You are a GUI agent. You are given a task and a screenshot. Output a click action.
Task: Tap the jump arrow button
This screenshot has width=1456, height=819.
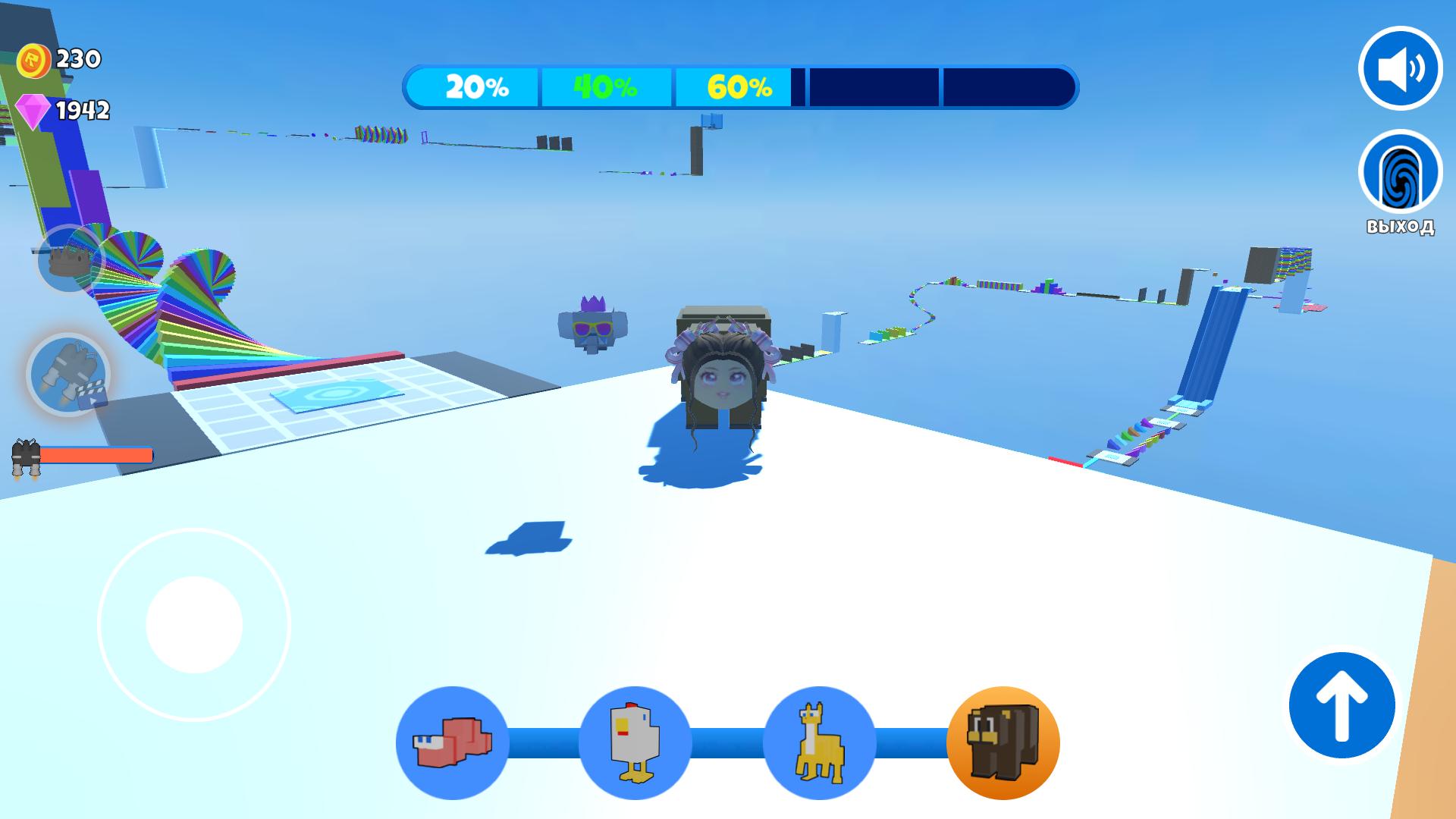coord(1342,705)
